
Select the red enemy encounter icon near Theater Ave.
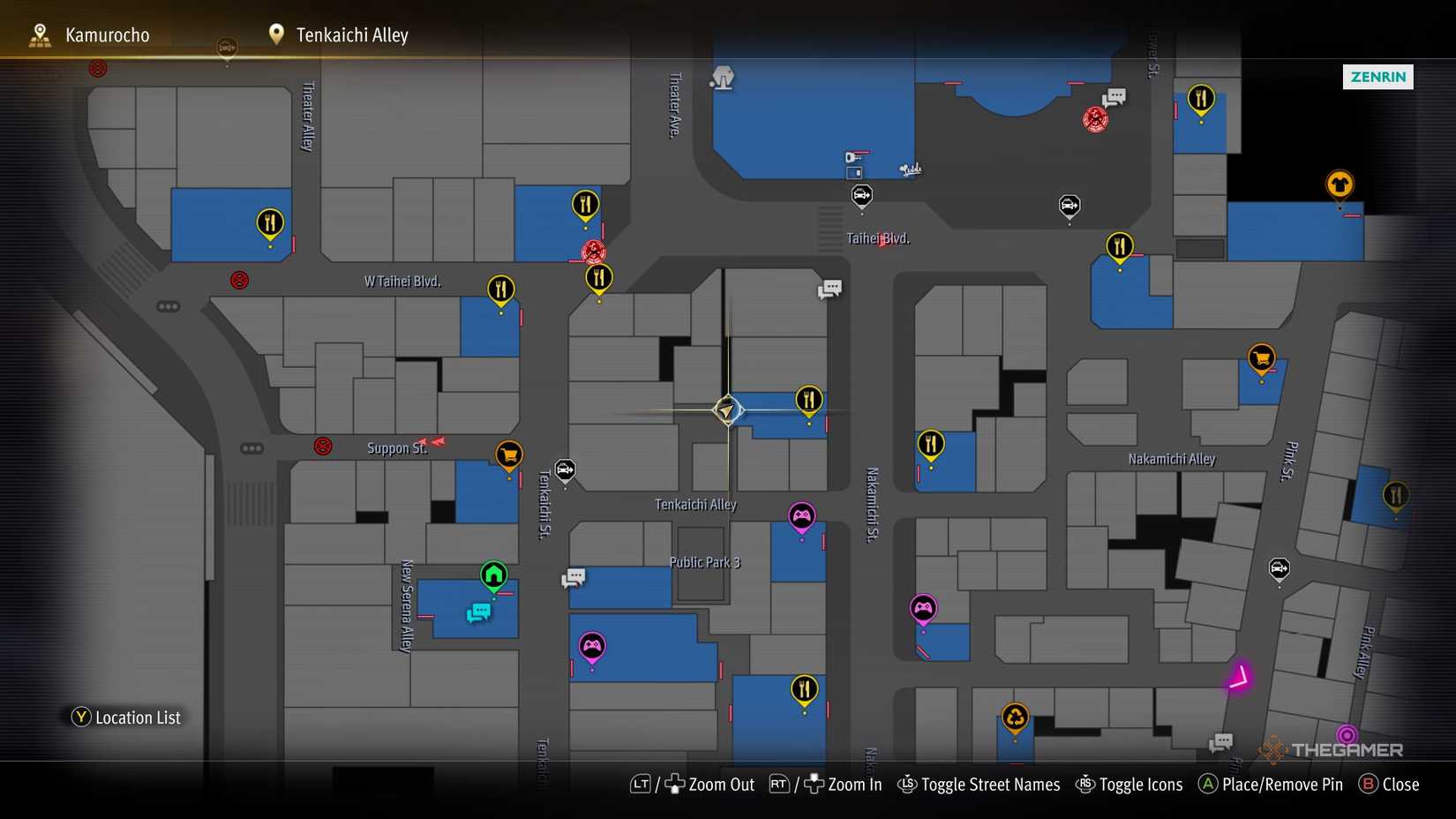tap(592, 252)
